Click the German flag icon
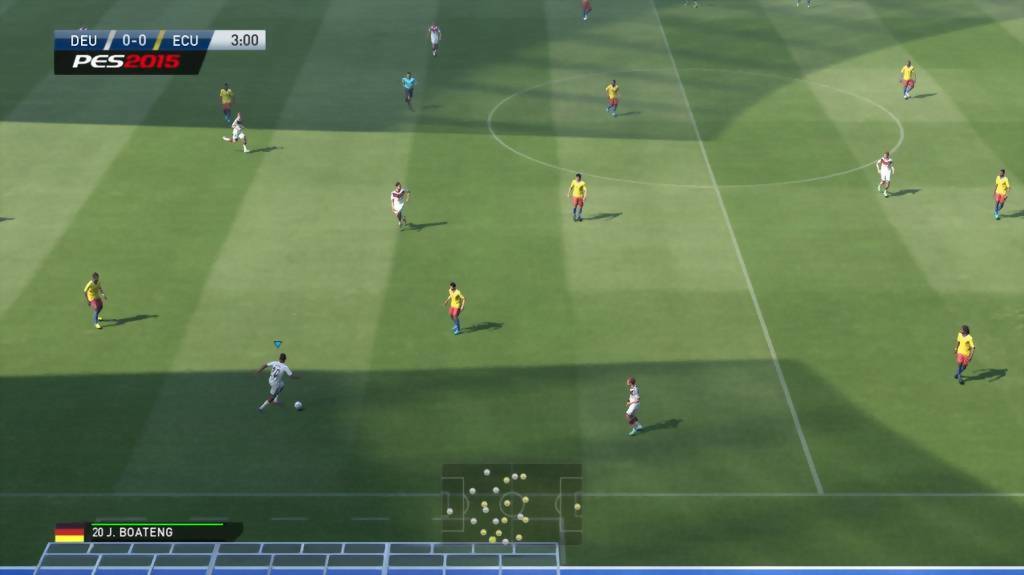The width and height of the screenshot is (1024, 575). coord(70,533)
